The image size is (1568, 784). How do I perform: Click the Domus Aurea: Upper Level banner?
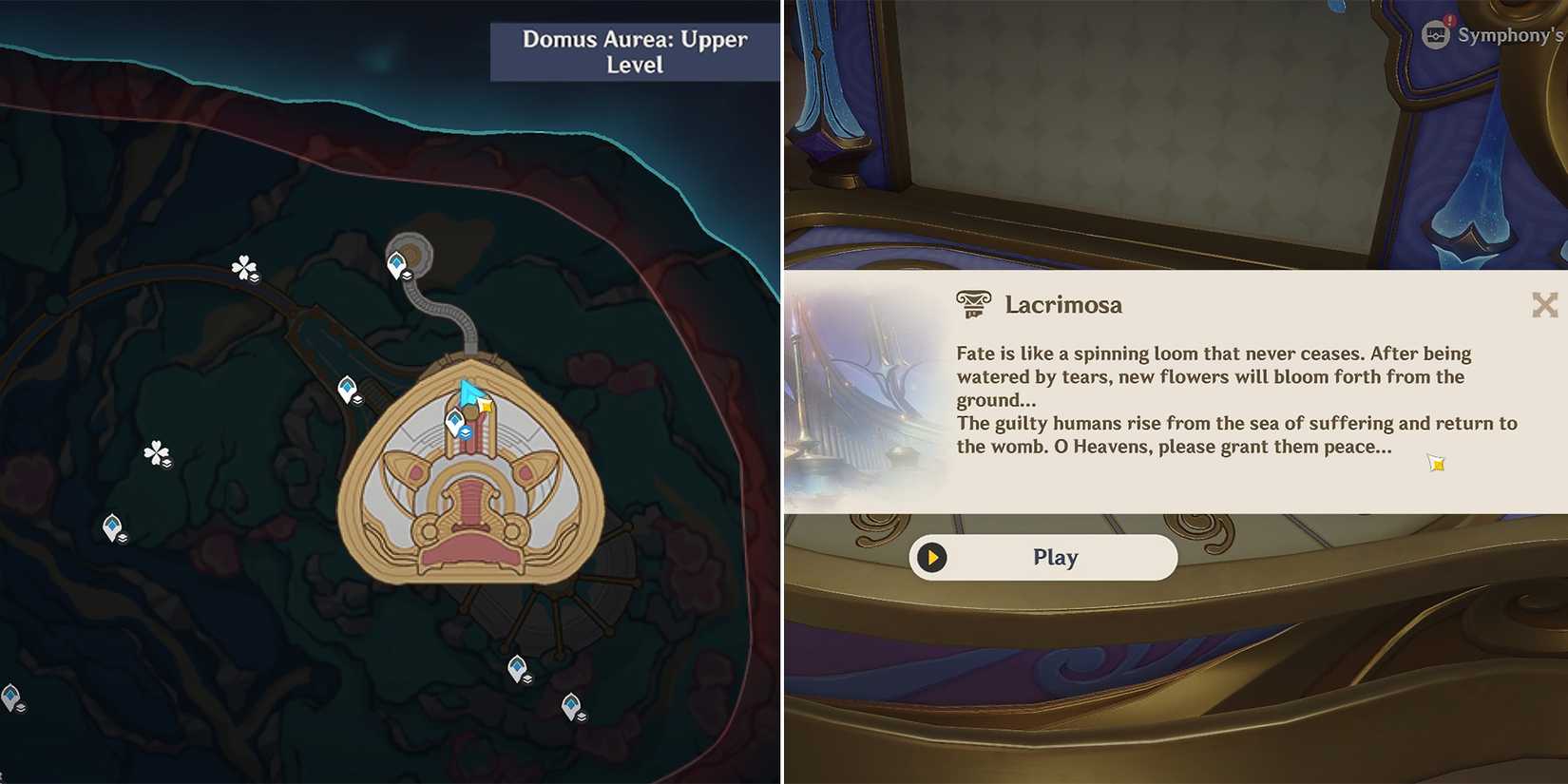(x=632, y=52)
